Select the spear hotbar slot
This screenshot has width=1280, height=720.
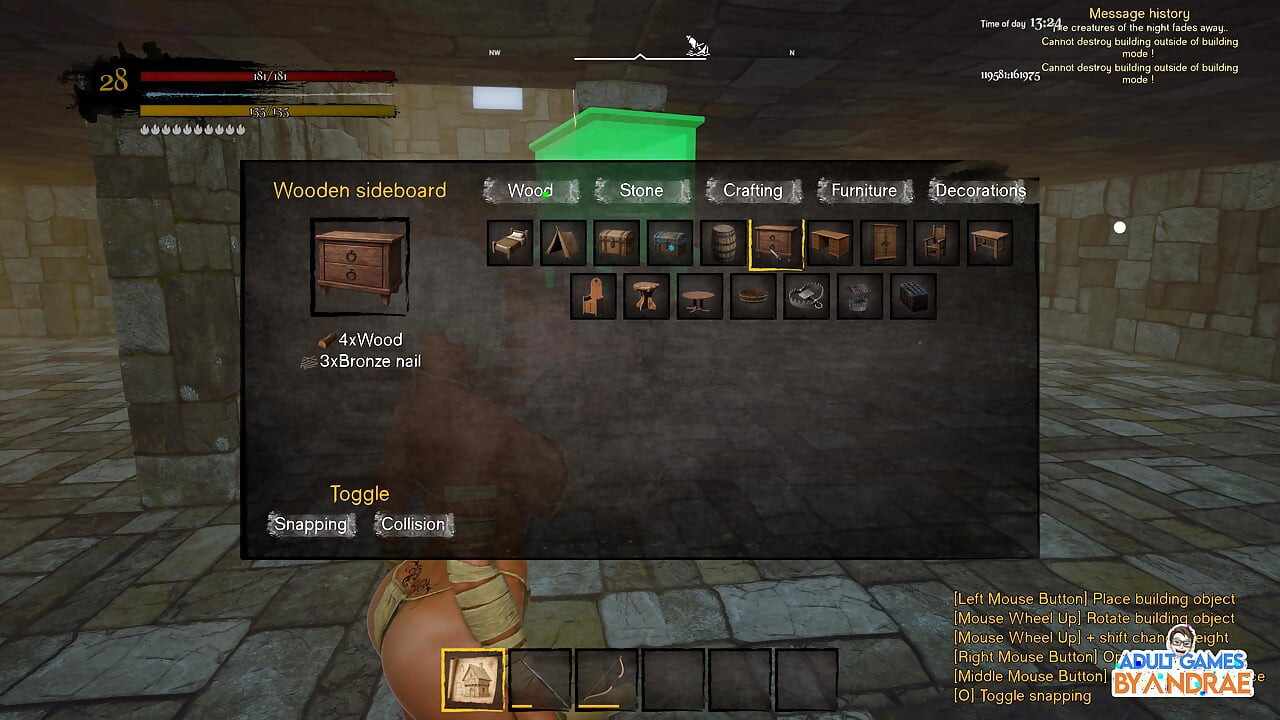540,680
